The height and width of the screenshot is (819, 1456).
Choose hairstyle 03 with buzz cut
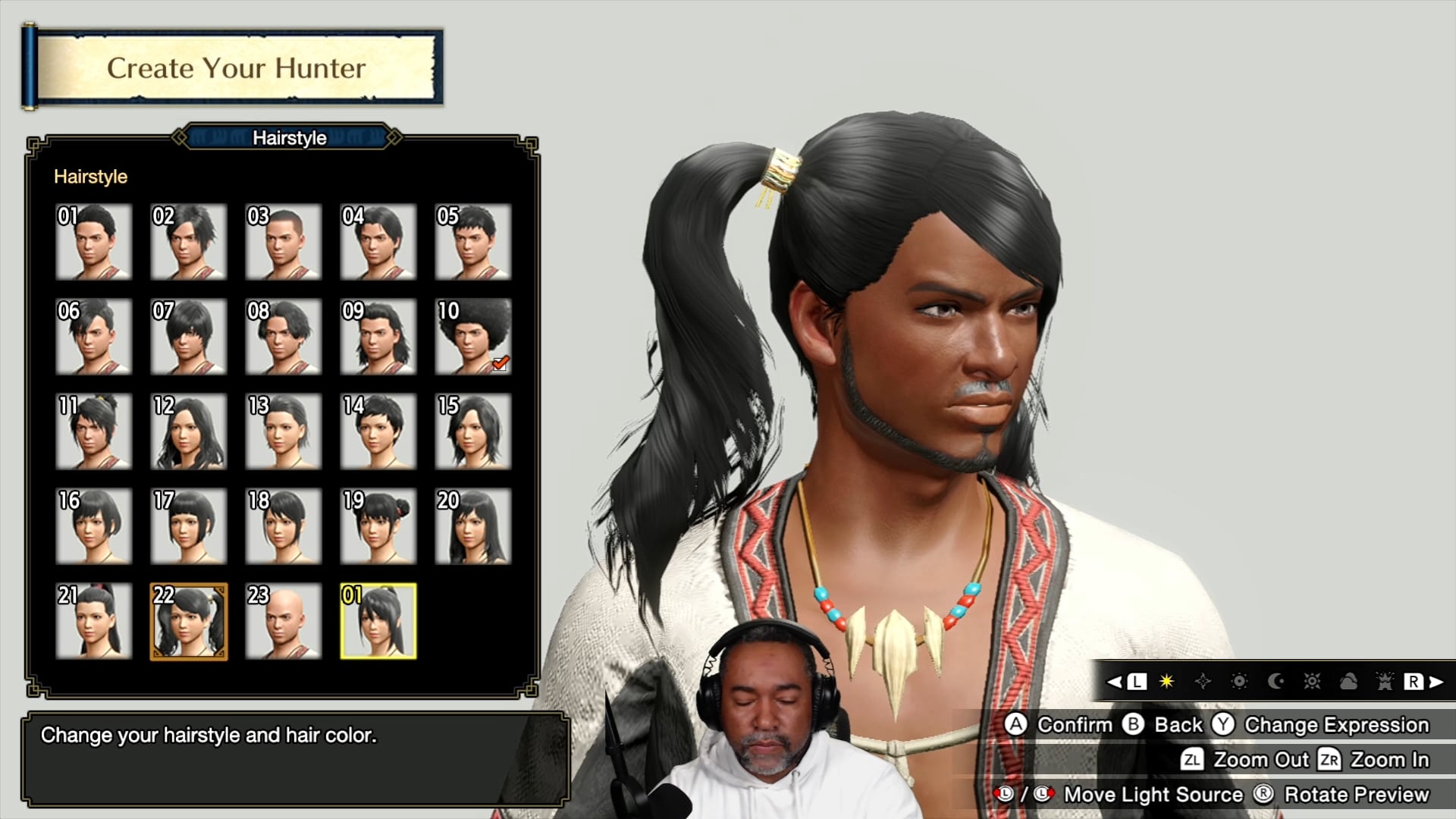click(283, 242)
